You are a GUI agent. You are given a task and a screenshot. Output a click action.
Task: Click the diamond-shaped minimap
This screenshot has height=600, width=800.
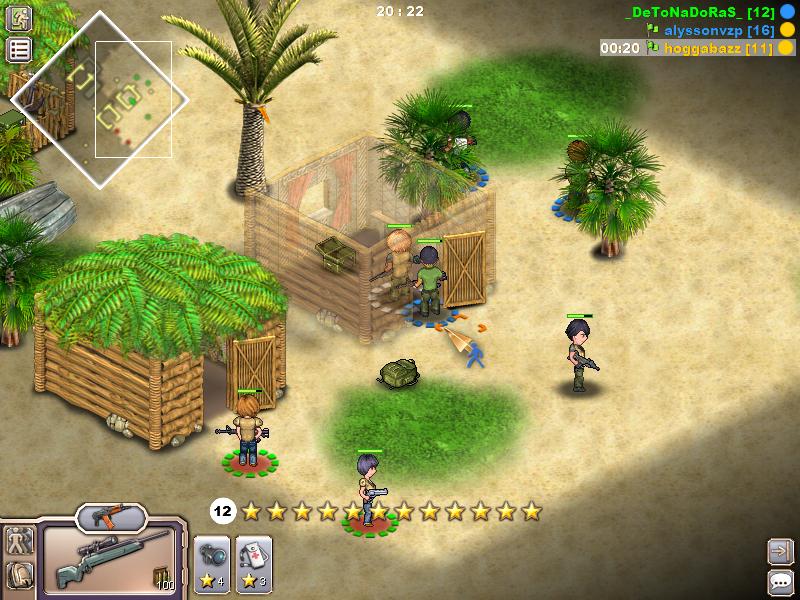point(99,99)
